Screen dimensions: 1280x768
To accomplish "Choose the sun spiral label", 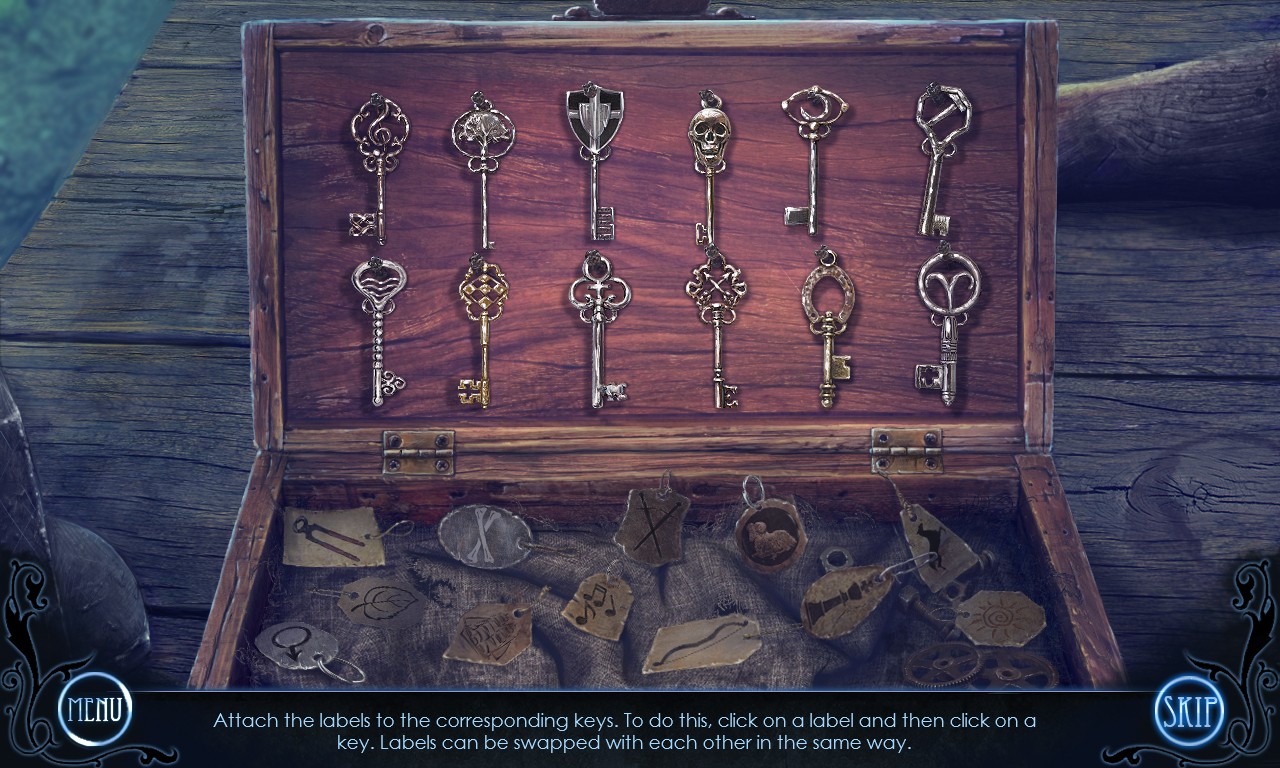I will click(999, 617).
